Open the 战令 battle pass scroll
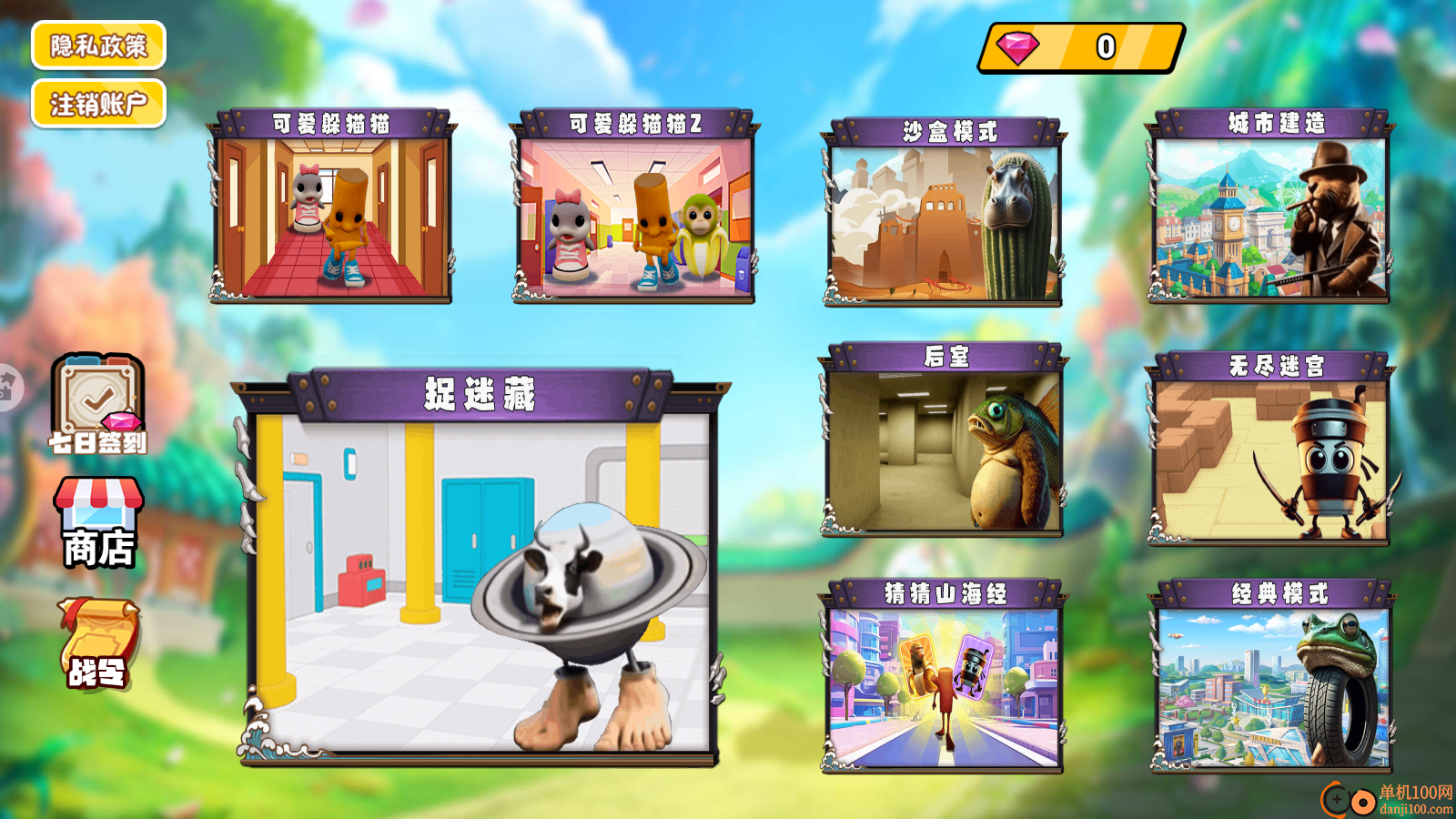Screen dimensions: 1456x819 click(x=98, y=643)
